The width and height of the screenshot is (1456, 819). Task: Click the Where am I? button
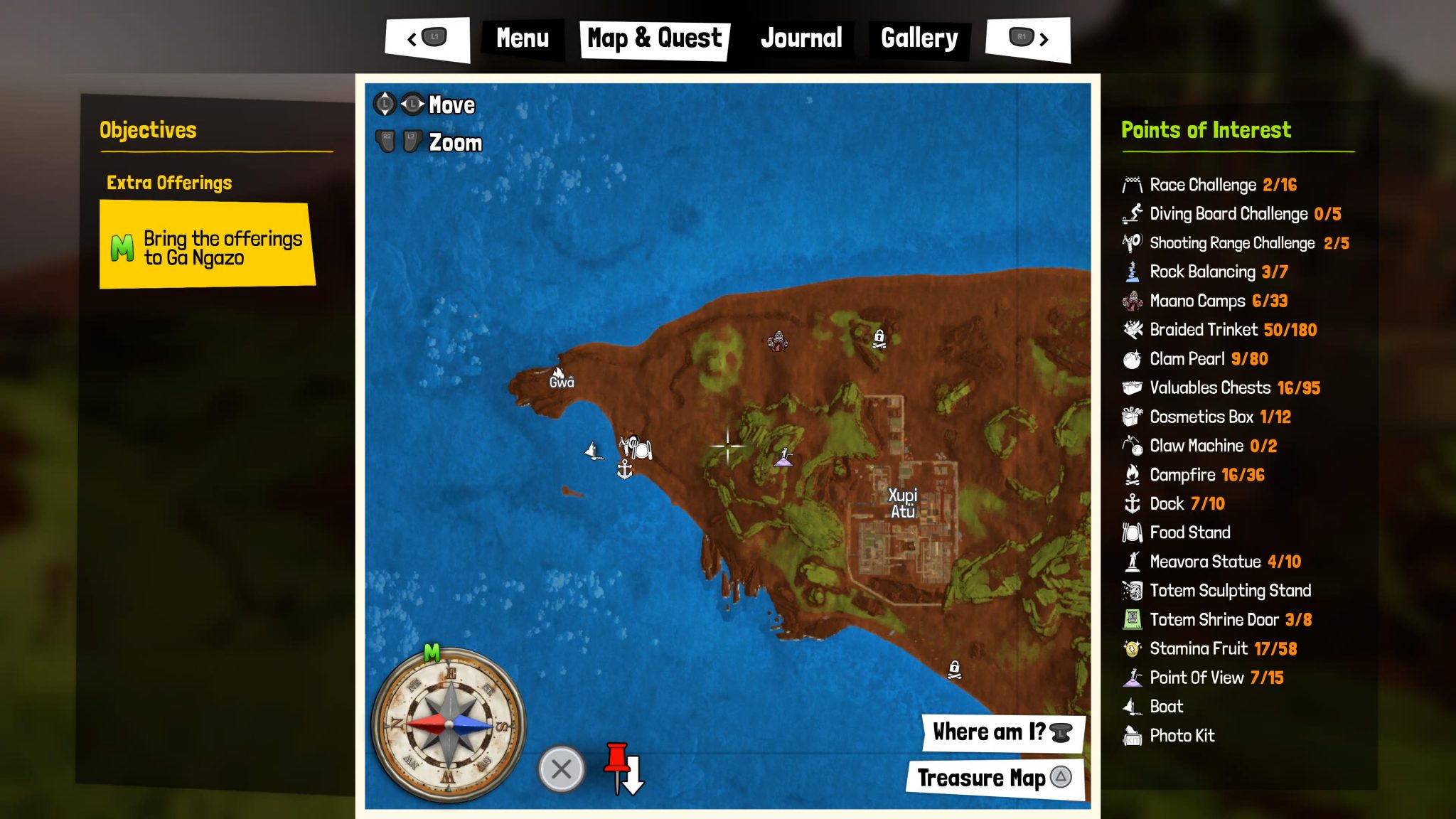point(1001,732)
